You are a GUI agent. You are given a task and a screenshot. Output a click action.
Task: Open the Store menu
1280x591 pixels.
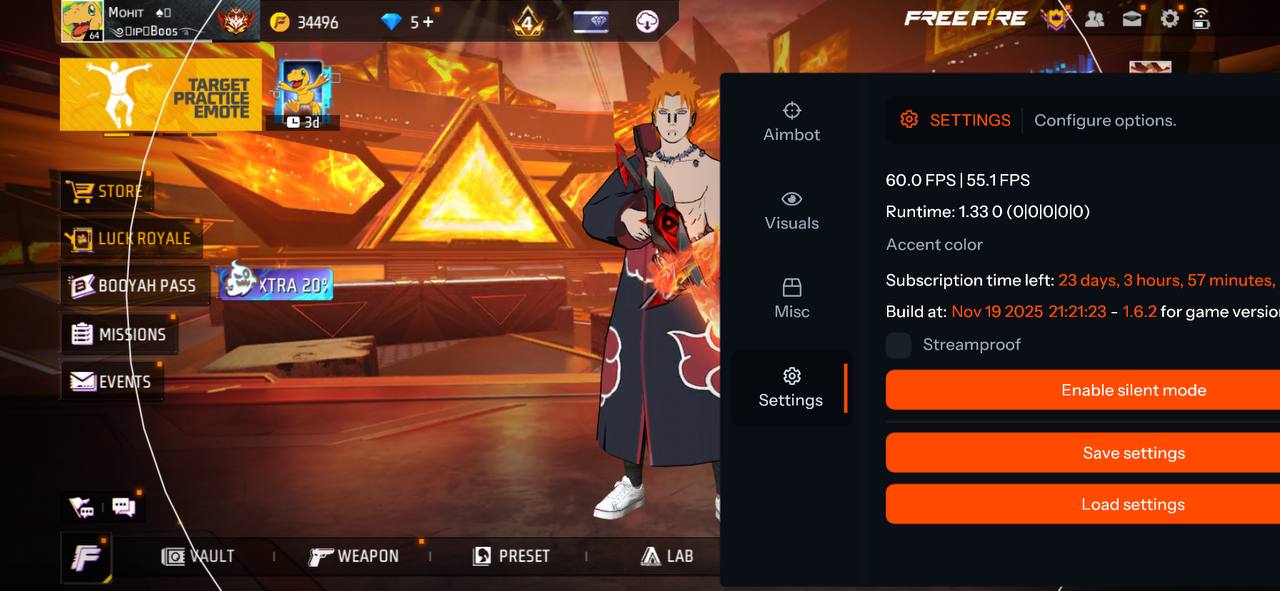tap(105, 191)
